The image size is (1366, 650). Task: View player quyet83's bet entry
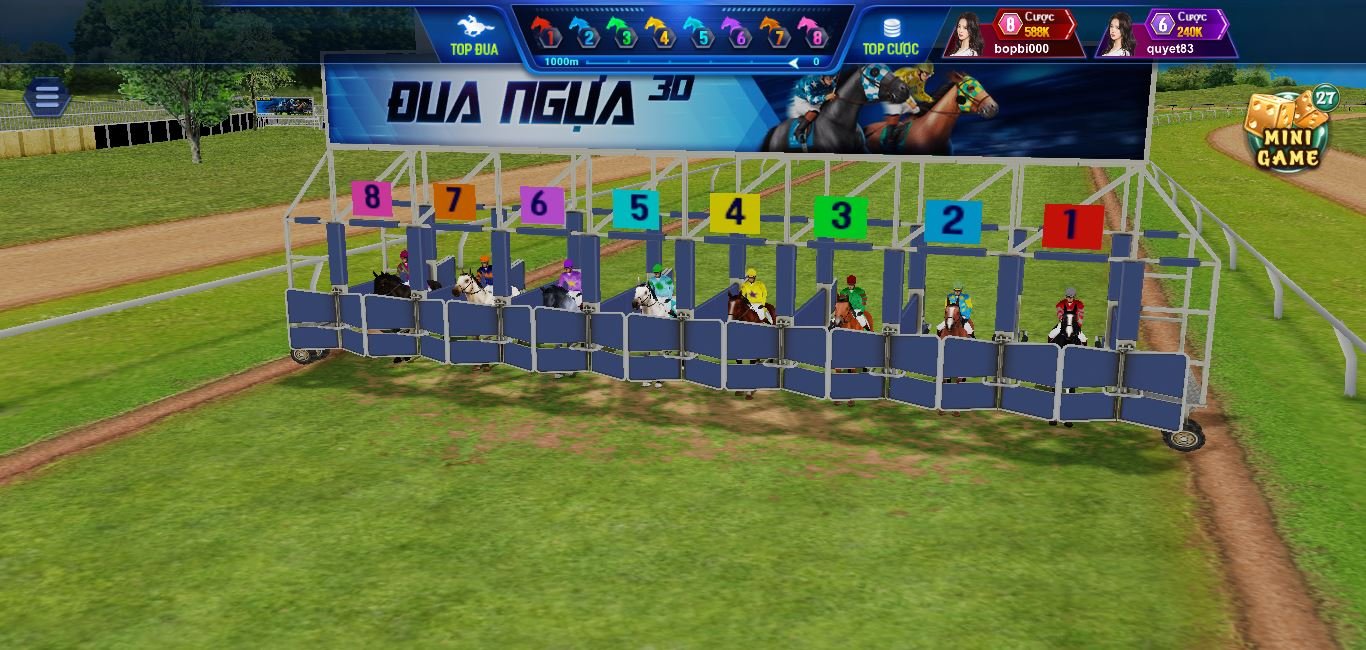[x=1166, y=33]
